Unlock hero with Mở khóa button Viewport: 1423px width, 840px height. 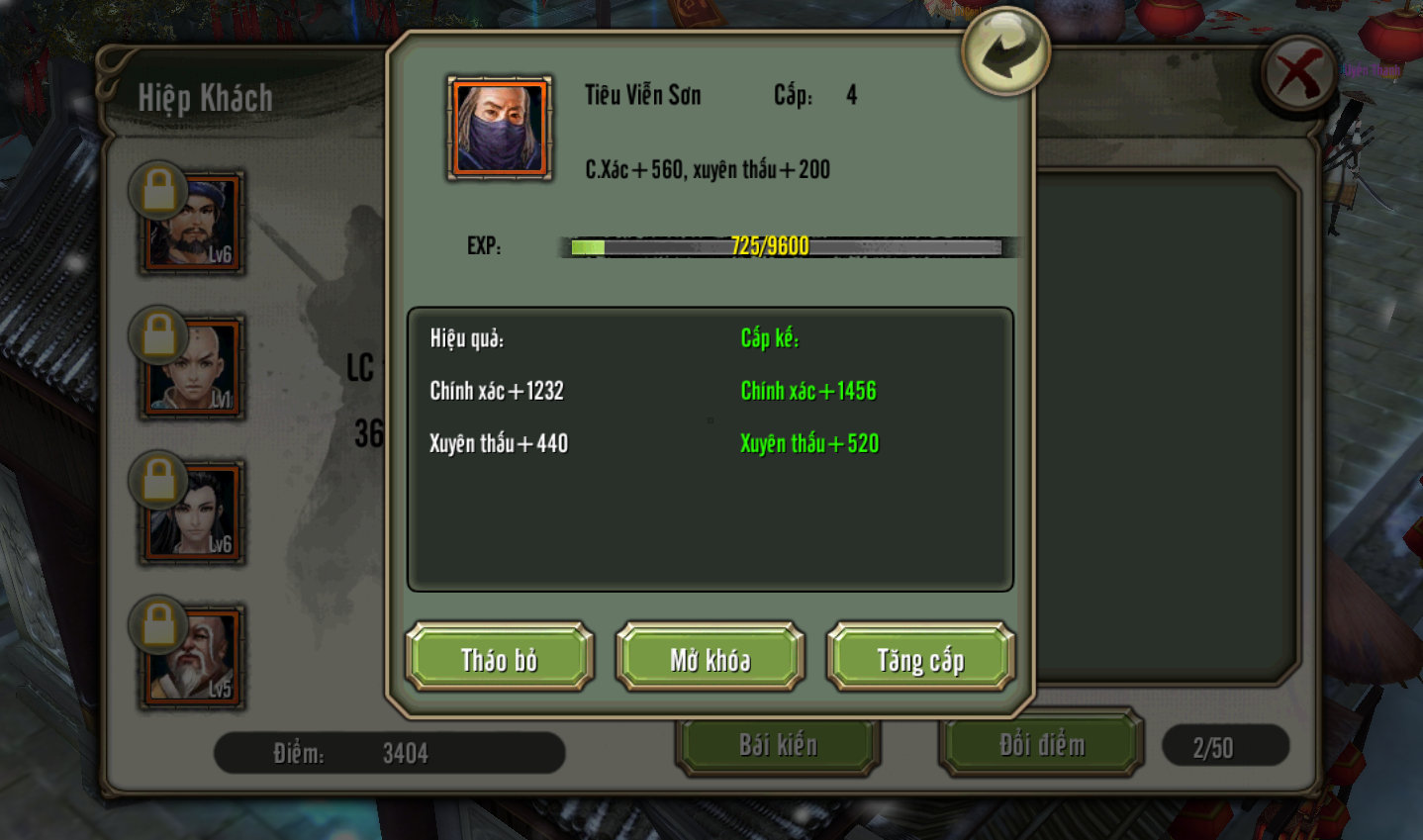[710, 658]
